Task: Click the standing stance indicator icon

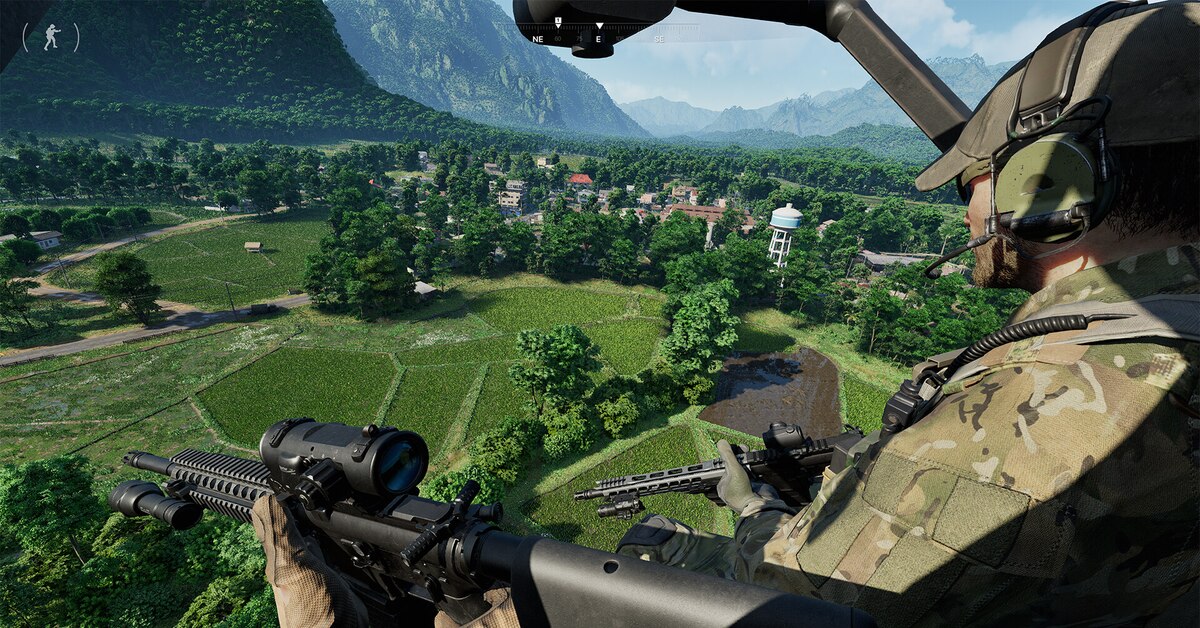Action: [50, 37]
